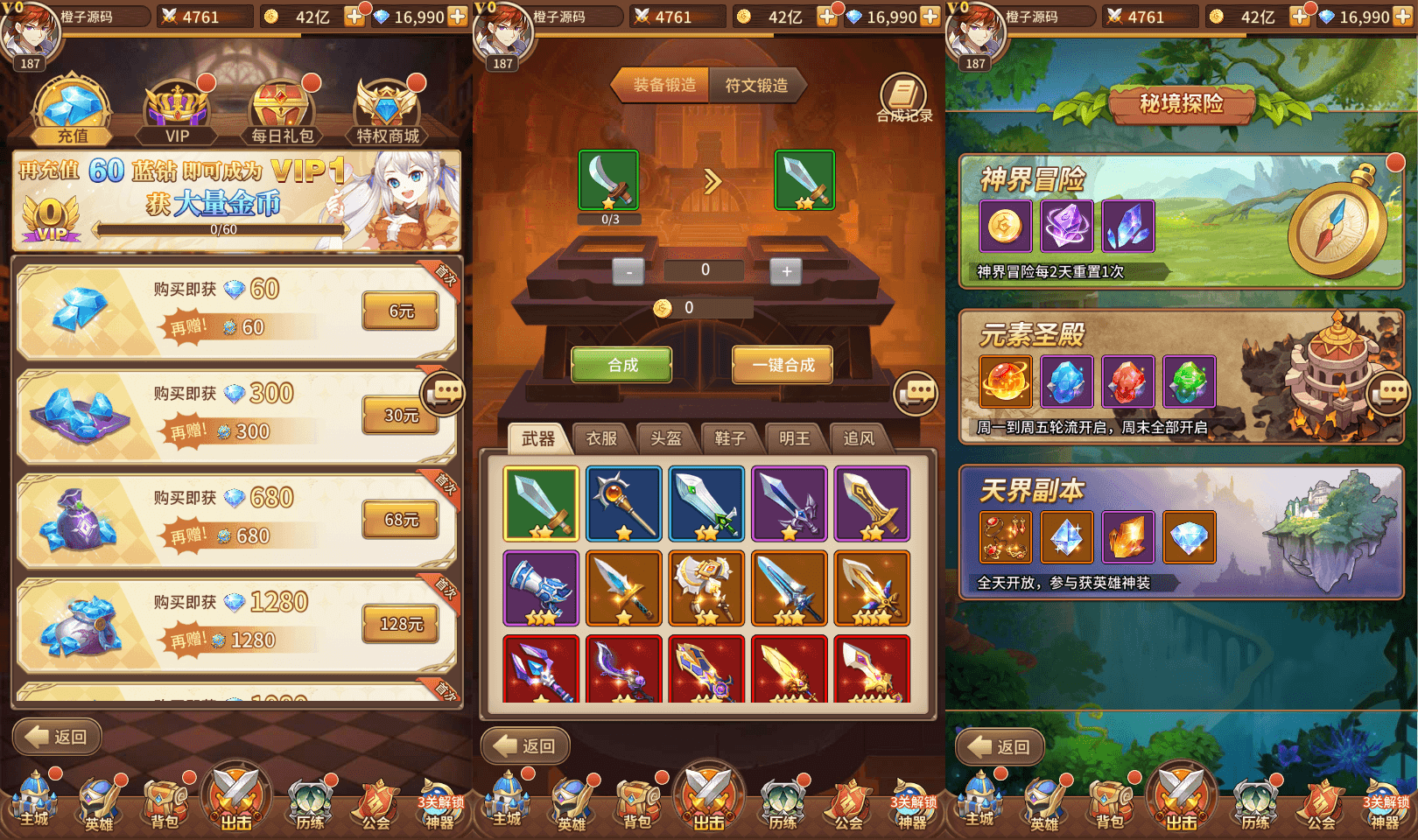Show the 鞋子 shoes category
The image size is (1418, 840).
pos(730,438)
